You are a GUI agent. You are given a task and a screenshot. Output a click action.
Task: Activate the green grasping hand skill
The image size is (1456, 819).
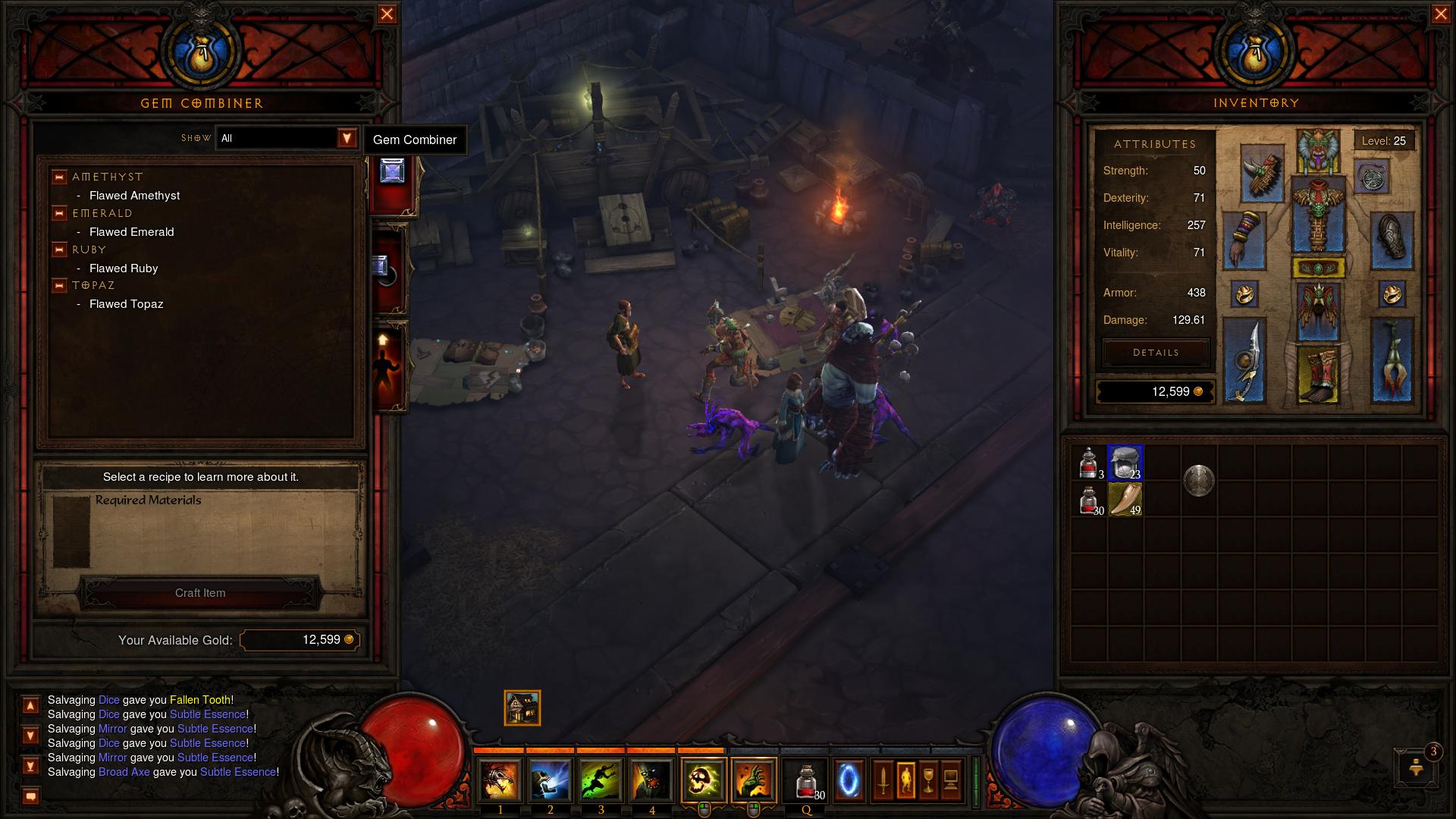coord(753,780)
